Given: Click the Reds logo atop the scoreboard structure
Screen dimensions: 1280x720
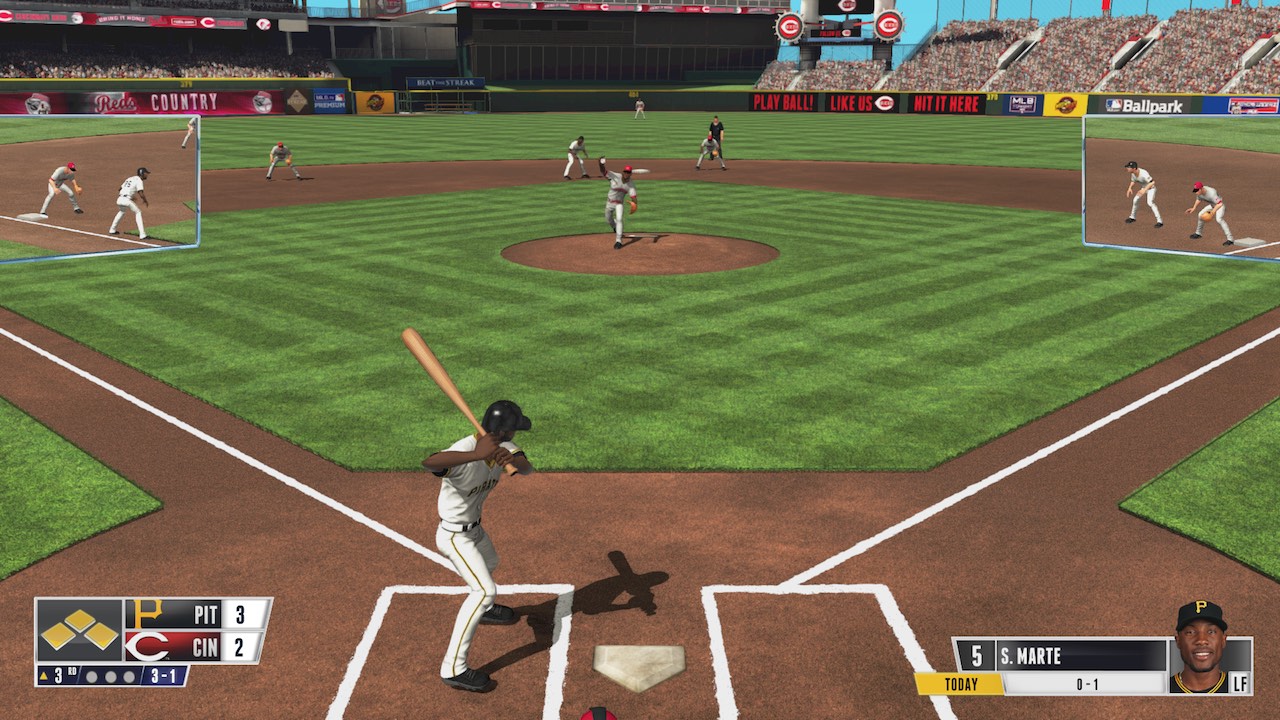Looking at the screenshot, I should (x=789, y=27).
